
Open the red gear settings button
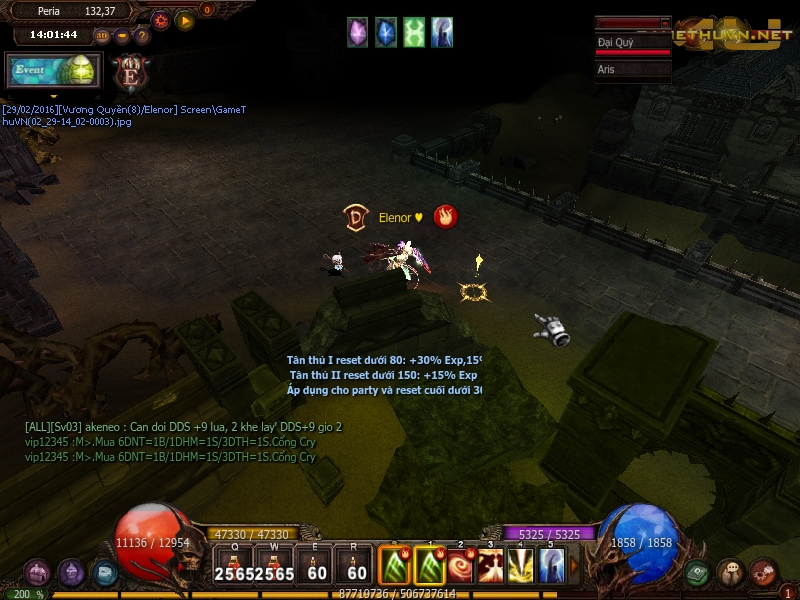tap(160, 20)
